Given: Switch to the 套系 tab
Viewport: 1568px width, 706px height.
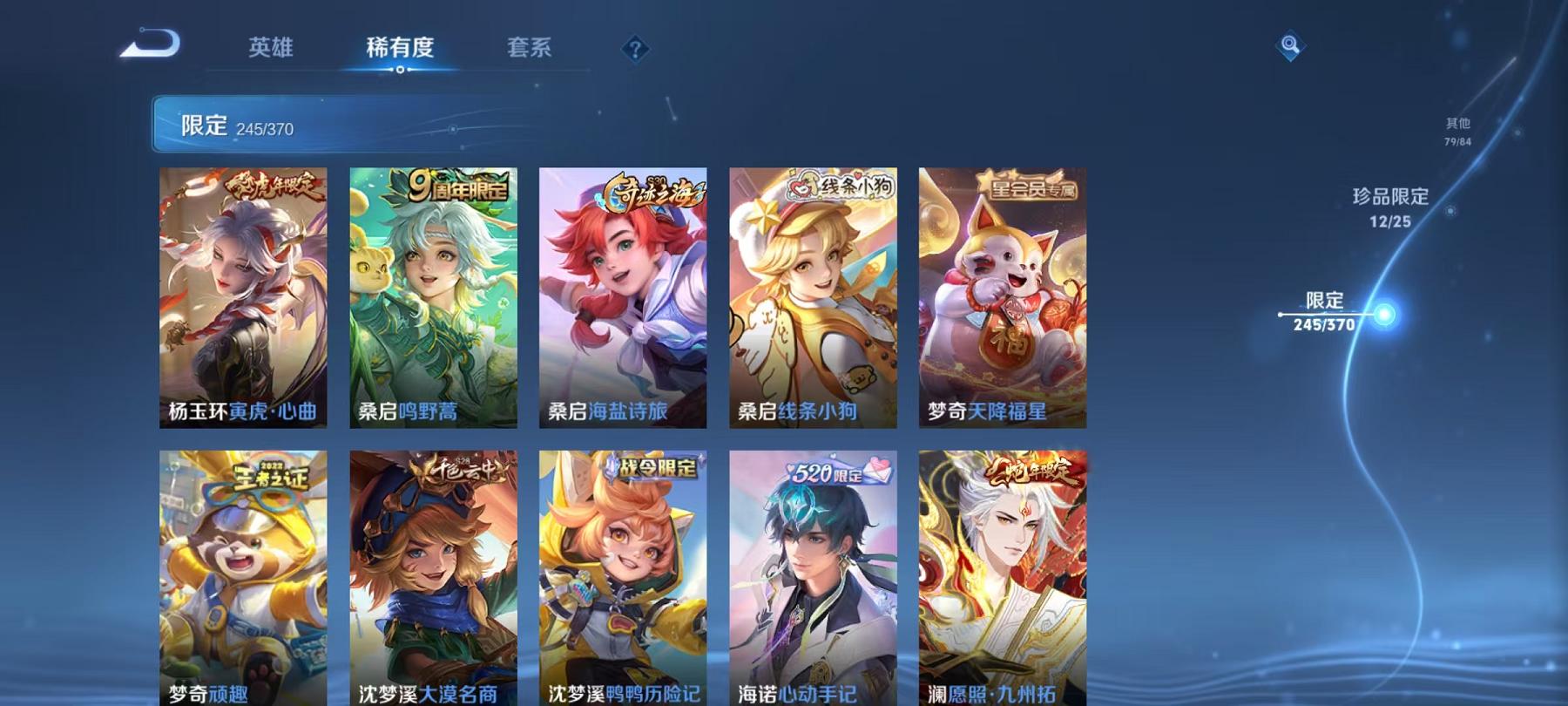Looking at the screenshot, I should [x=531, y=50].
